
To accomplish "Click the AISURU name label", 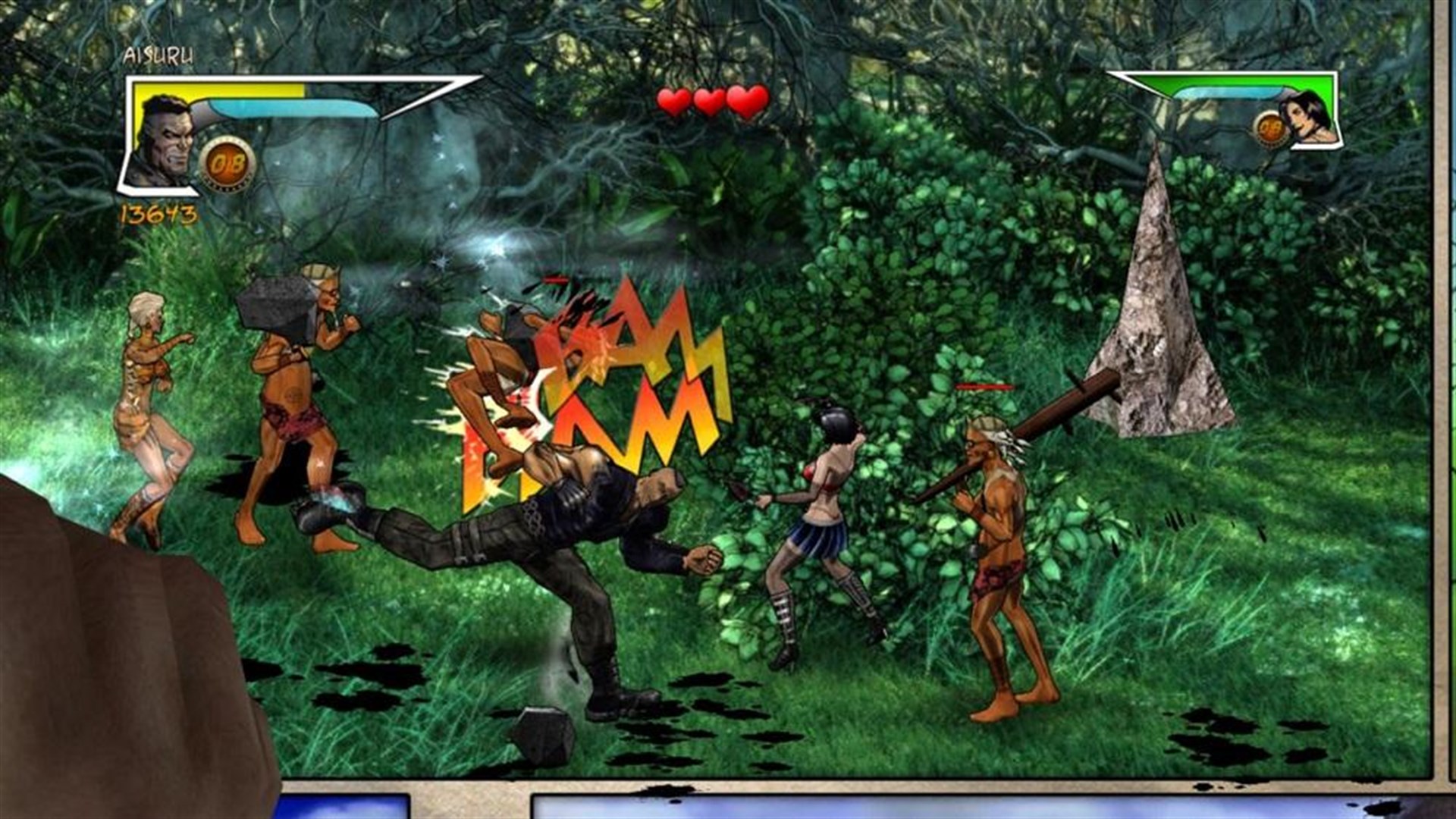I will tap(158, 55).
